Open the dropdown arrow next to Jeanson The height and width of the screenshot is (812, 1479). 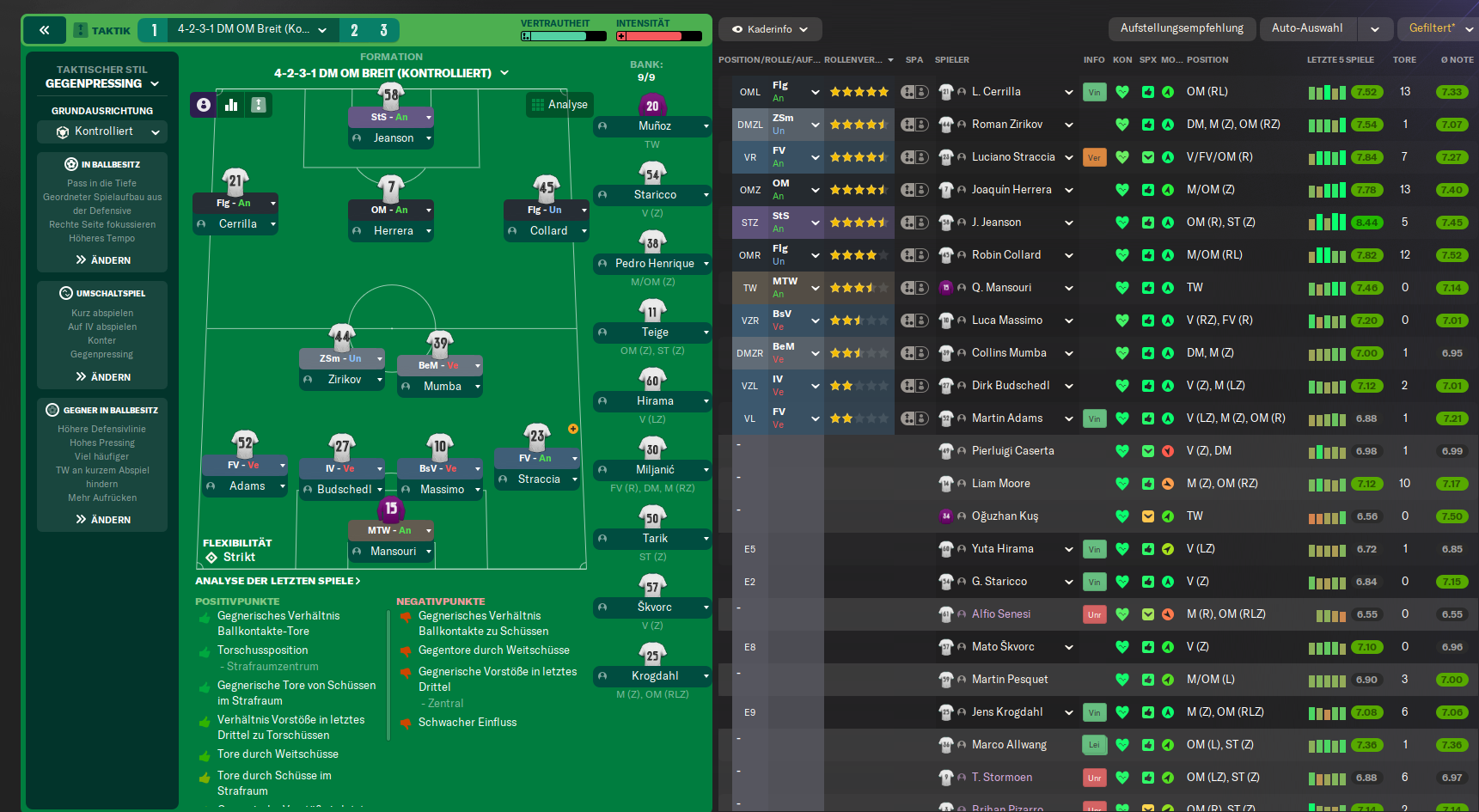coord(1068,222)
